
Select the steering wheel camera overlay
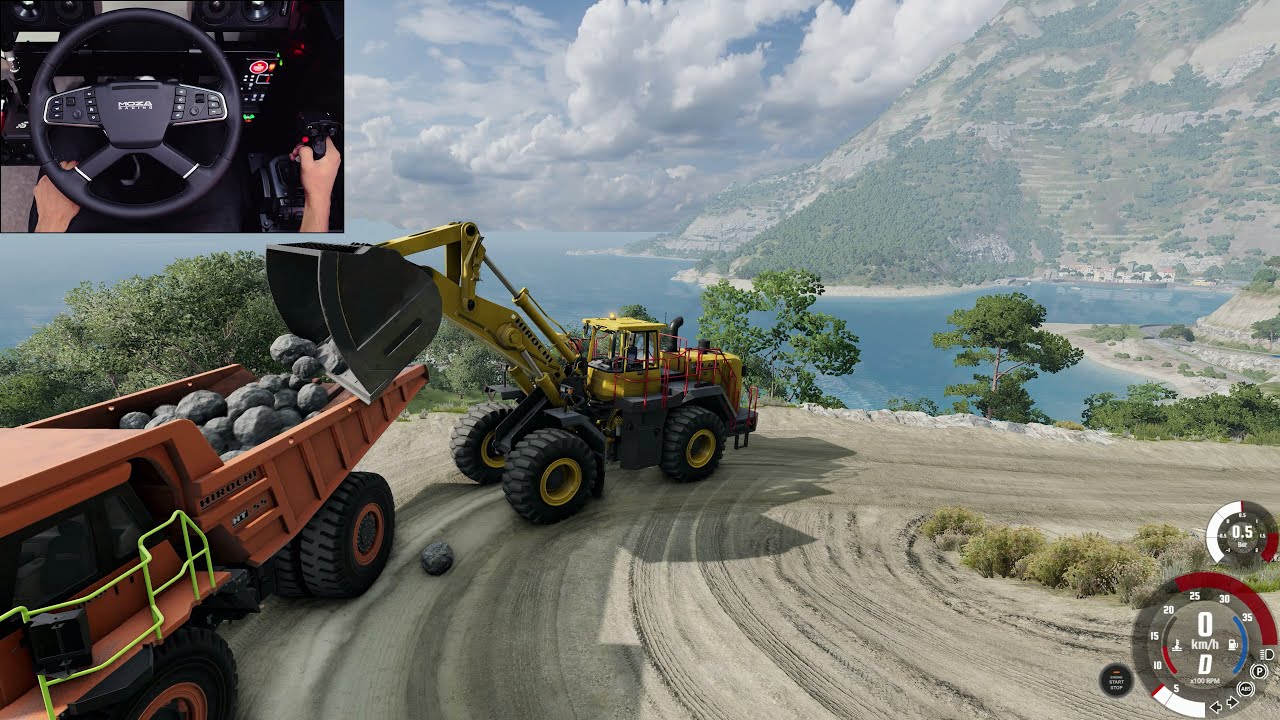[170, 115]
